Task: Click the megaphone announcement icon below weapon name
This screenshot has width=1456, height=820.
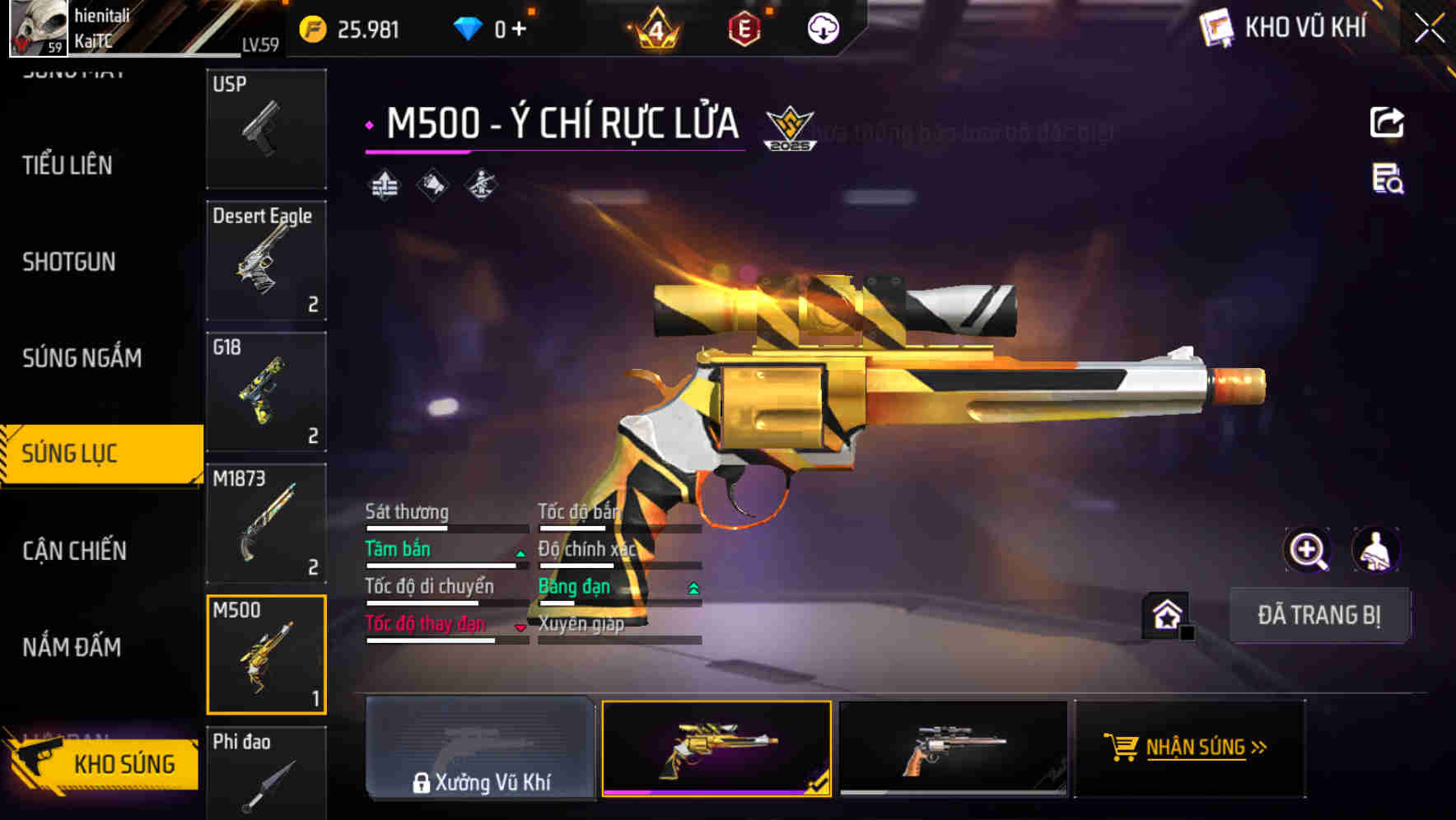Action: tap(432, 184)
